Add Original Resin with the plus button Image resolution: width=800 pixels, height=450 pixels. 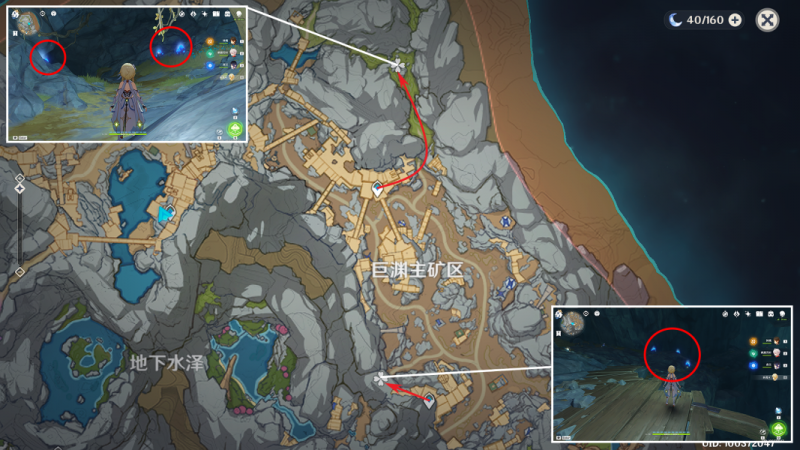[735, 20]
